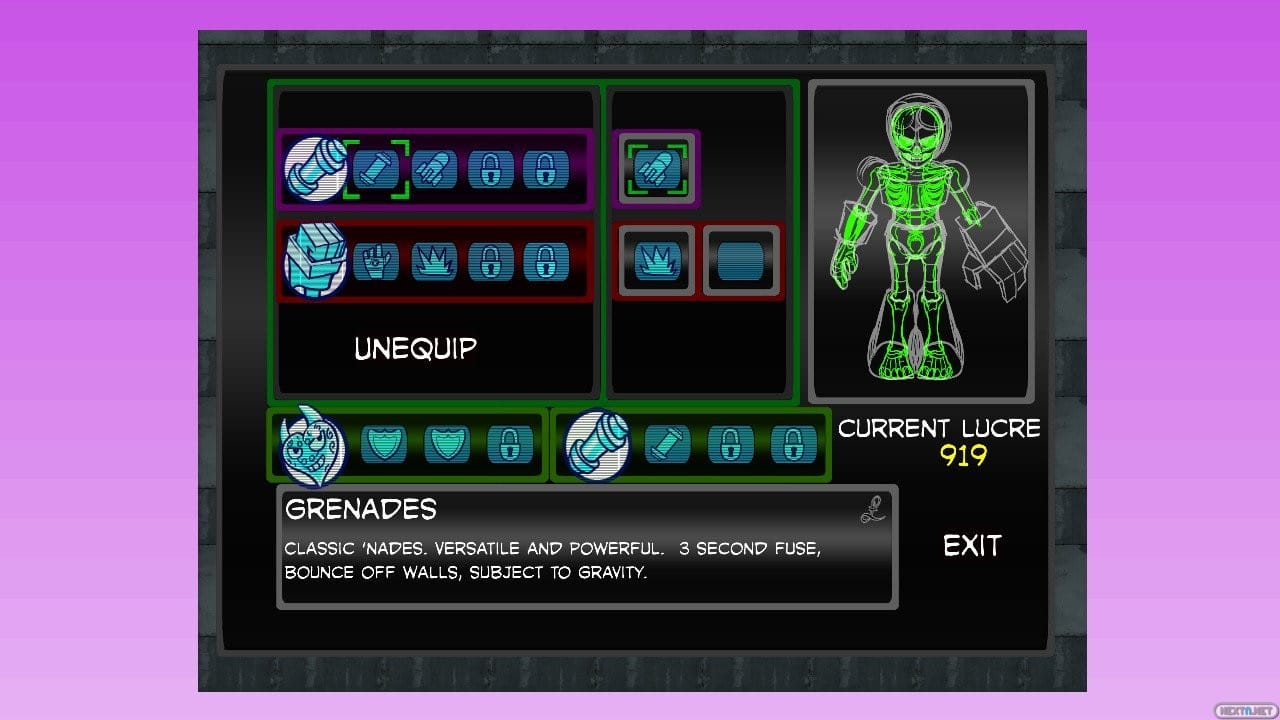Click the equipped rocket slot with green brackets
This screenshot has width=1280, height=720.
tap(656, 169)
